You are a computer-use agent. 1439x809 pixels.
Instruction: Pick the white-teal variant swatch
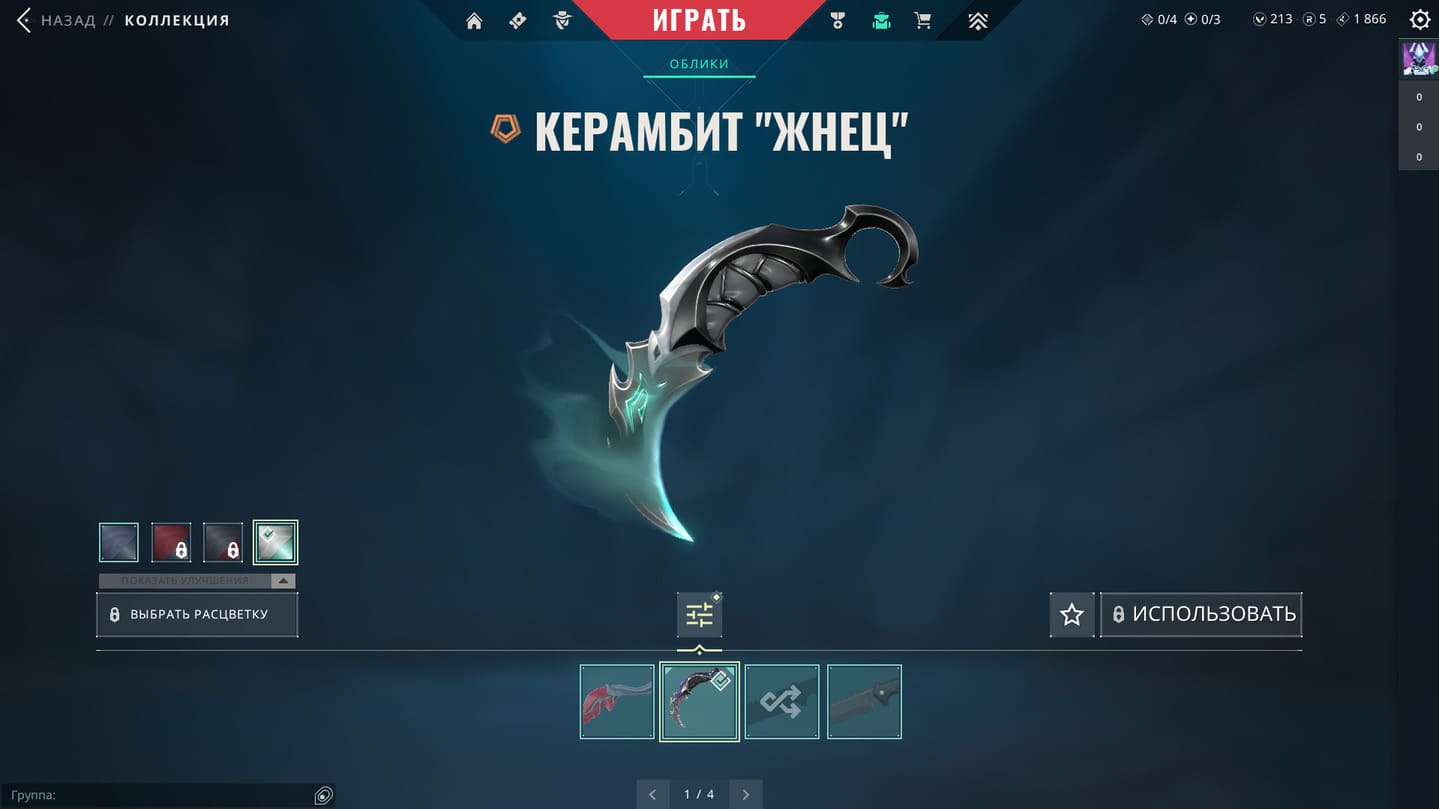275,543
